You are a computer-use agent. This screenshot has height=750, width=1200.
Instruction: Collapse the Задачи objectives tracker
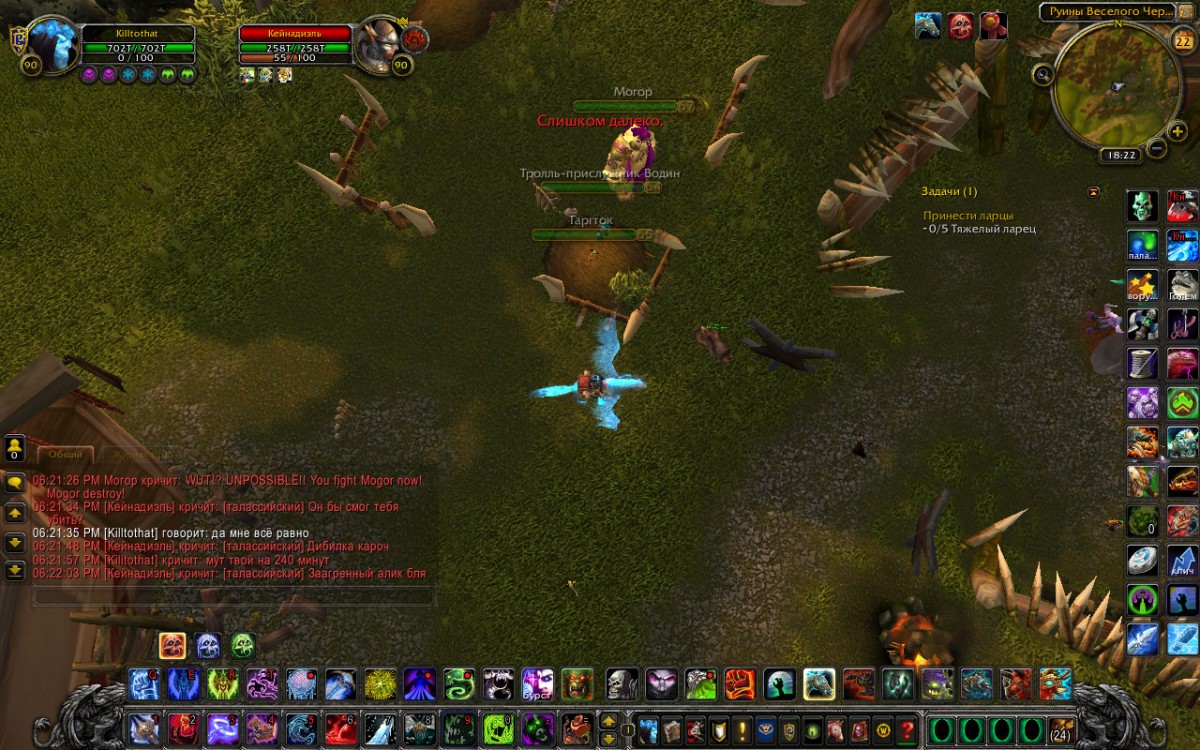1093,191
